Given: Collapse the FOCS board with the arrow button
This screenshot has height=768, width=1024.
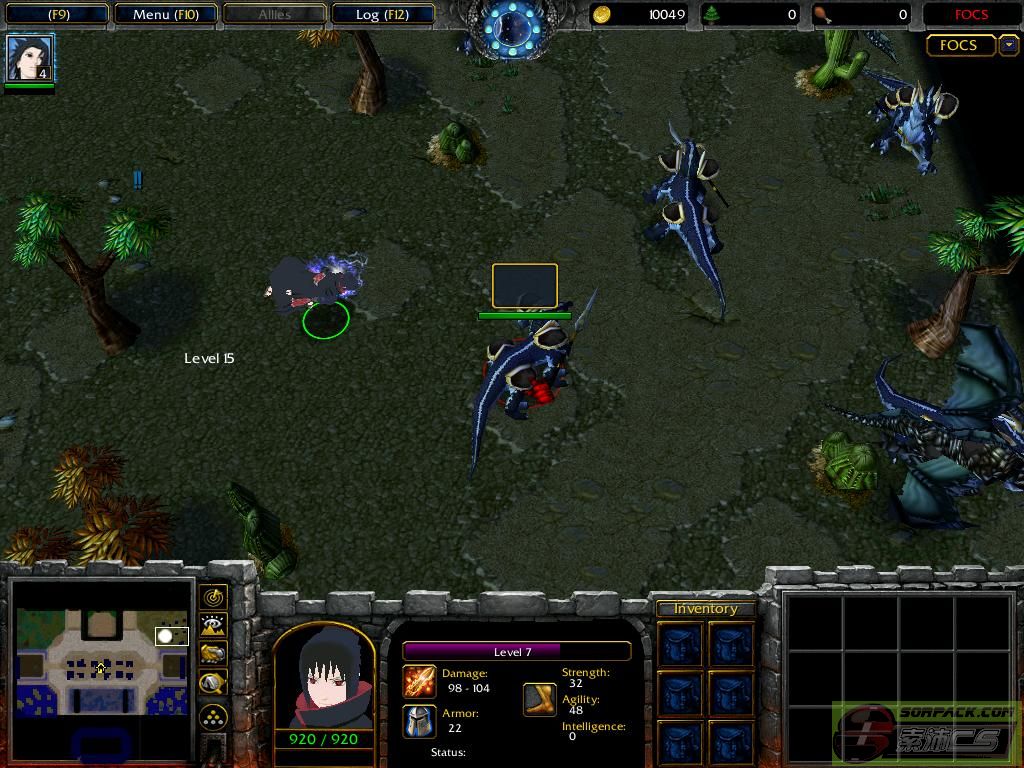Looking at the screenshot, I should pyautogui.click(x=1008, y=45).
